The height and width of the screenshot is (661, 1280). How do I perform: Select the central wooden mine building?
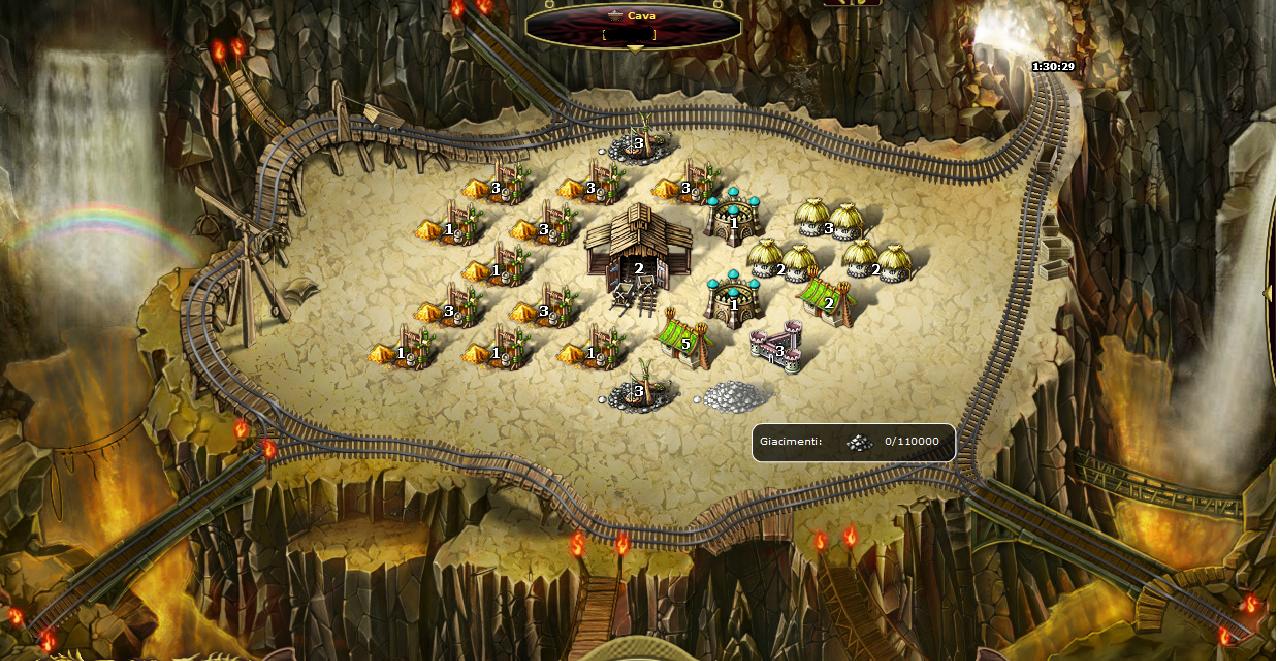pos(637,245)
